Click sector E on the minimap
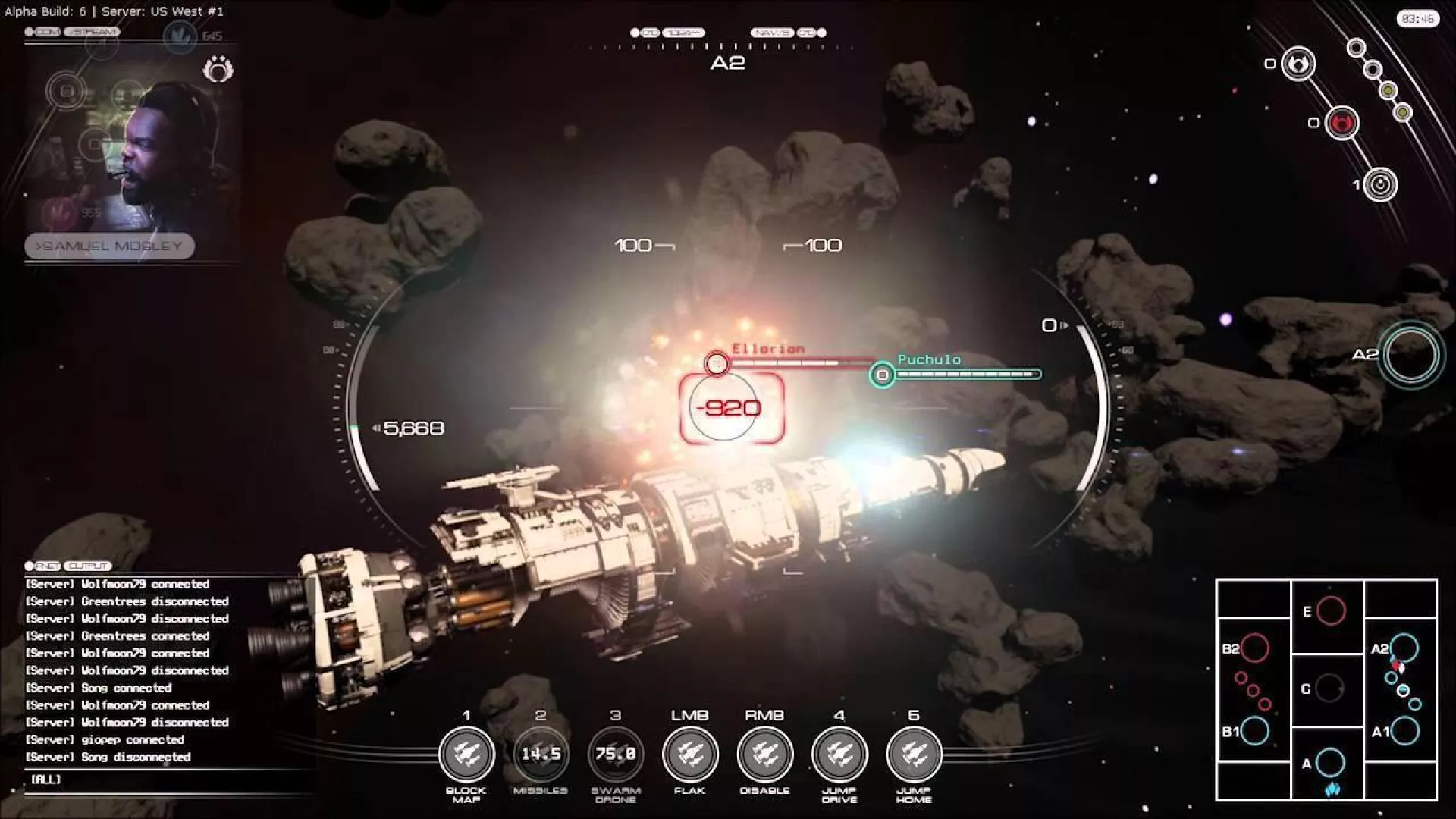This screenshot has height=819, width=1456. pos(1331,610)
